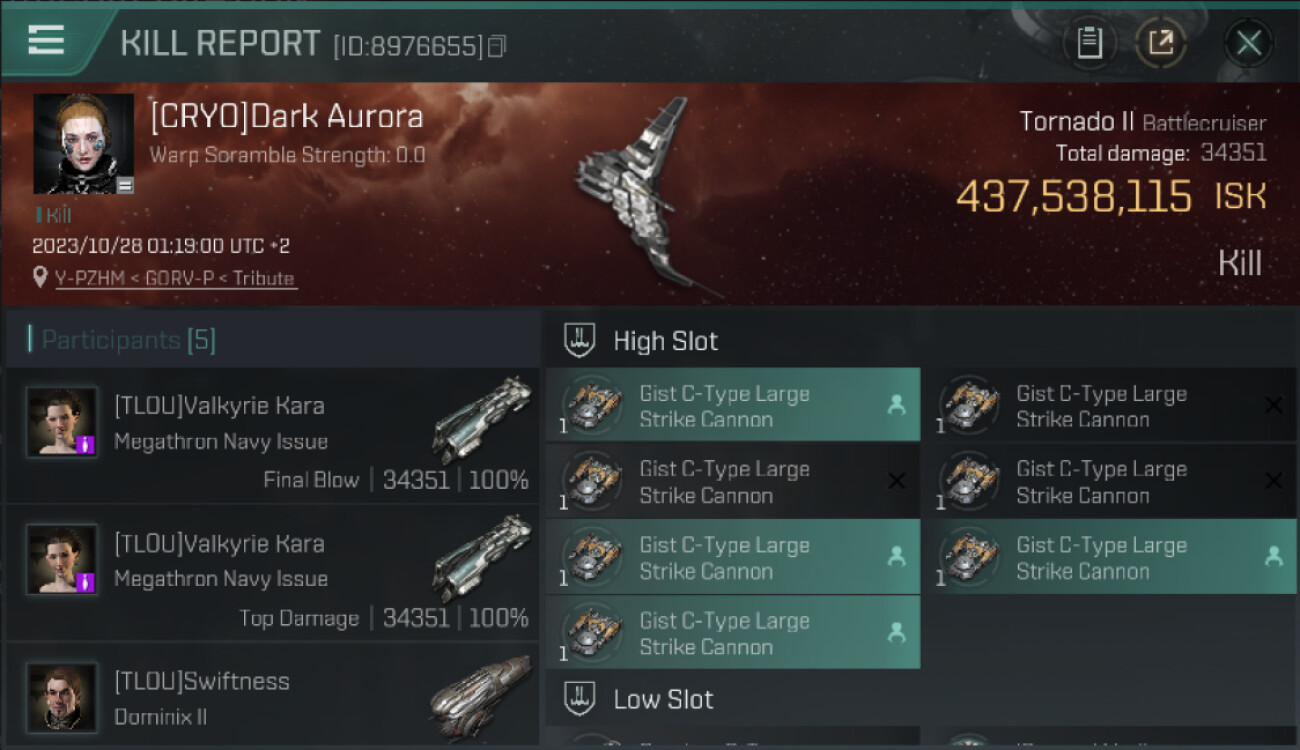Viewport: 1300px width, 750px height.
Task: Copy the kill report ID
Action: [x=497, y=46]
